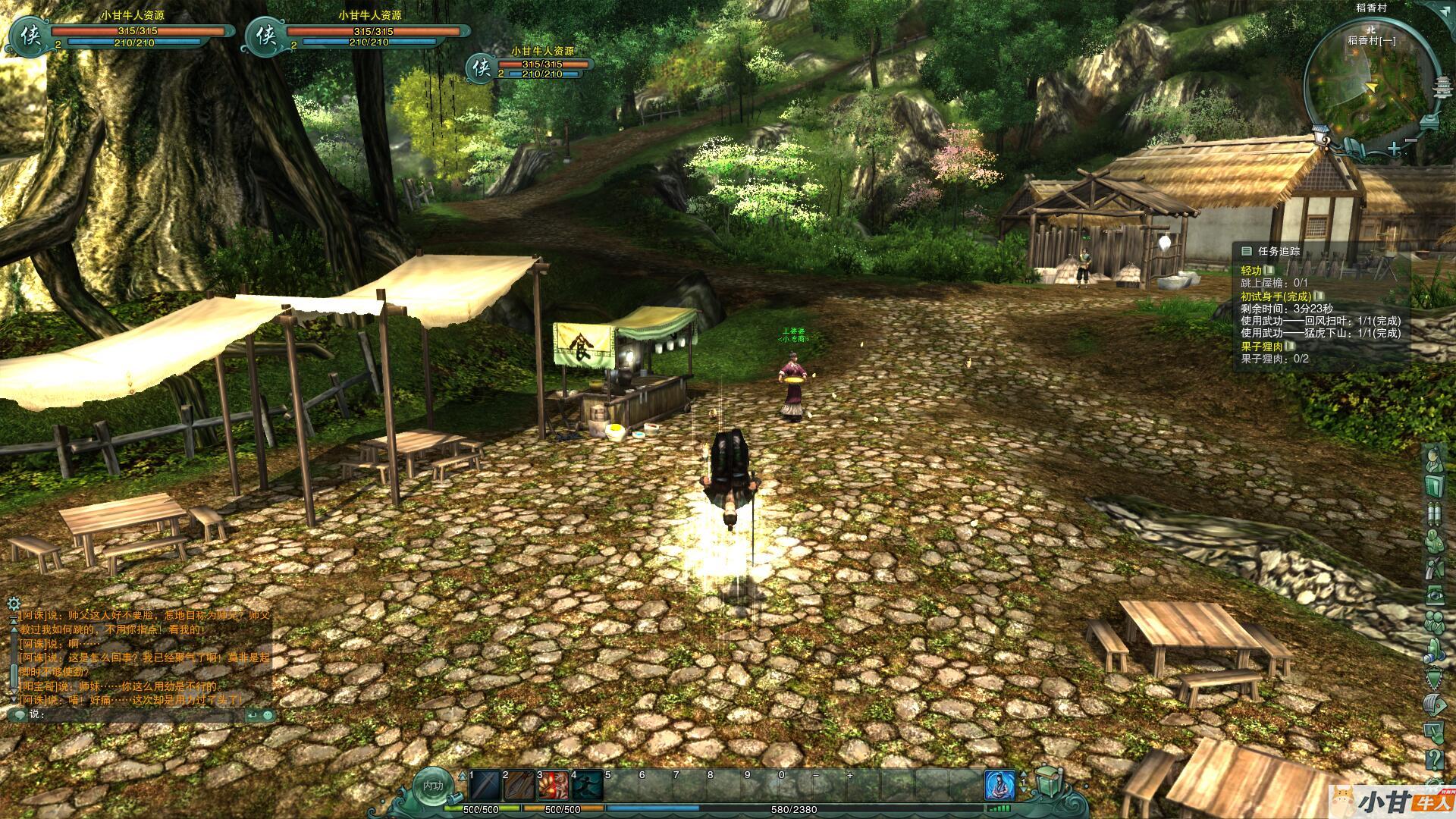Activate the dark teal kick skill in slot 4

click(586, 786)
